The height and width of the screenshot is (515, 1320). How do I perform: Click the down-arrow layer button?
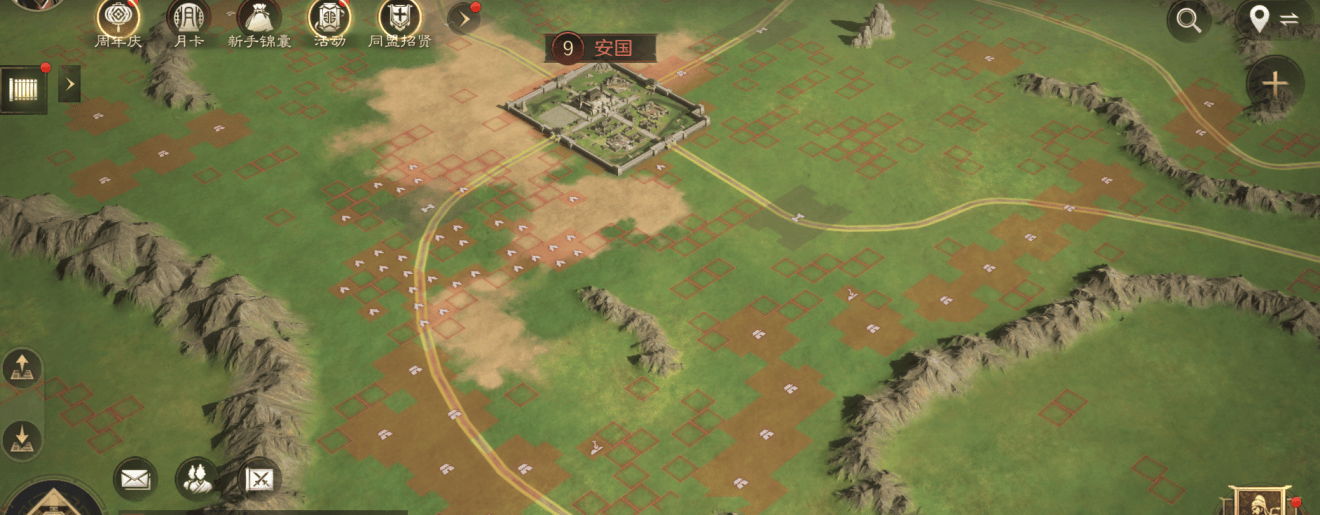[x=21, y=438]
